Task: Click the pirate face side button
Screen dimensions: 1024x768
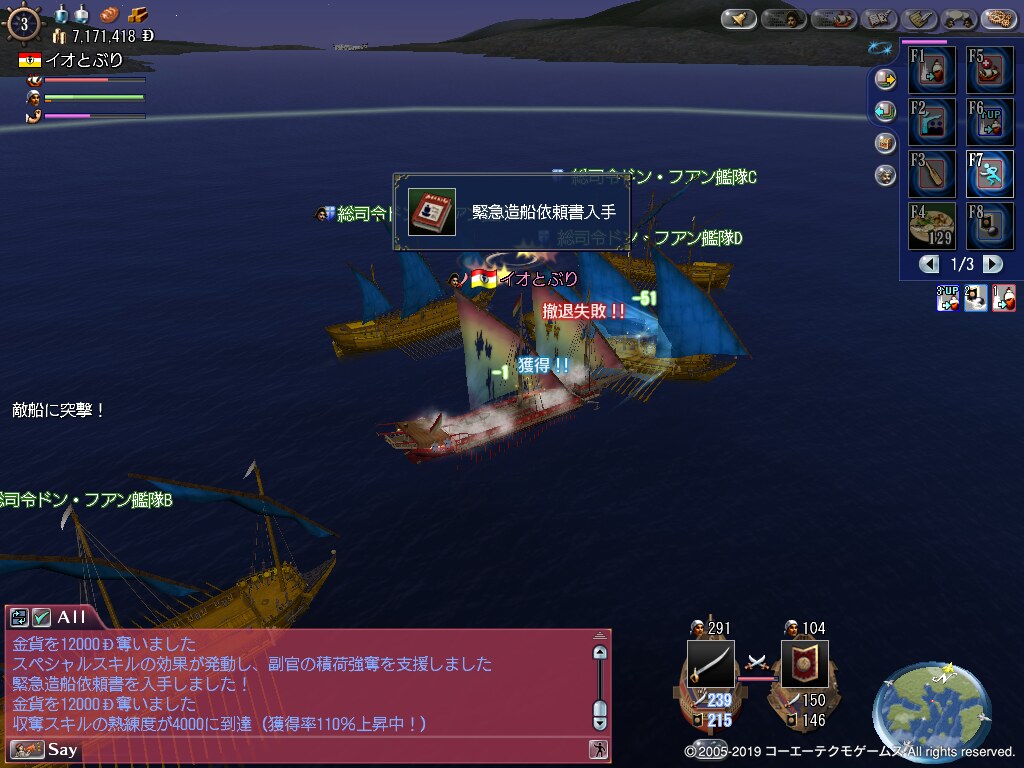Action: (x=885, y=175)
